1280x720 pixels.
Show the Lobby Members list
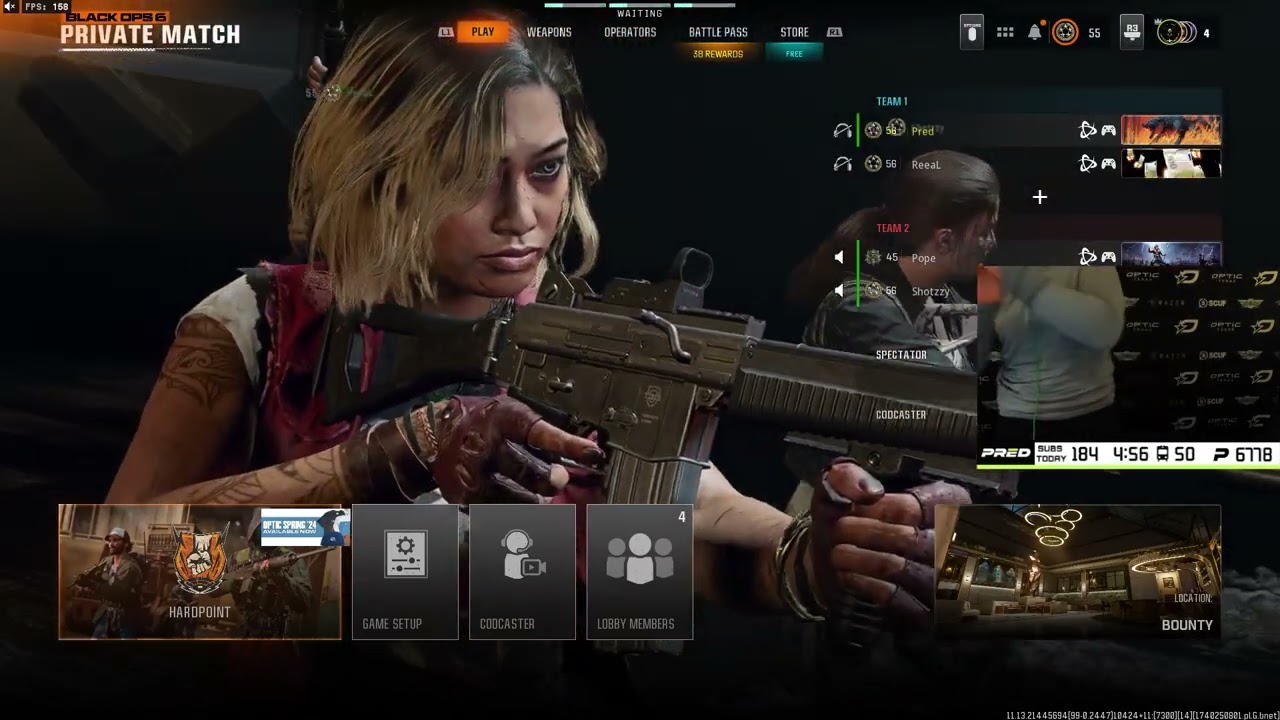tap(639, 572)
